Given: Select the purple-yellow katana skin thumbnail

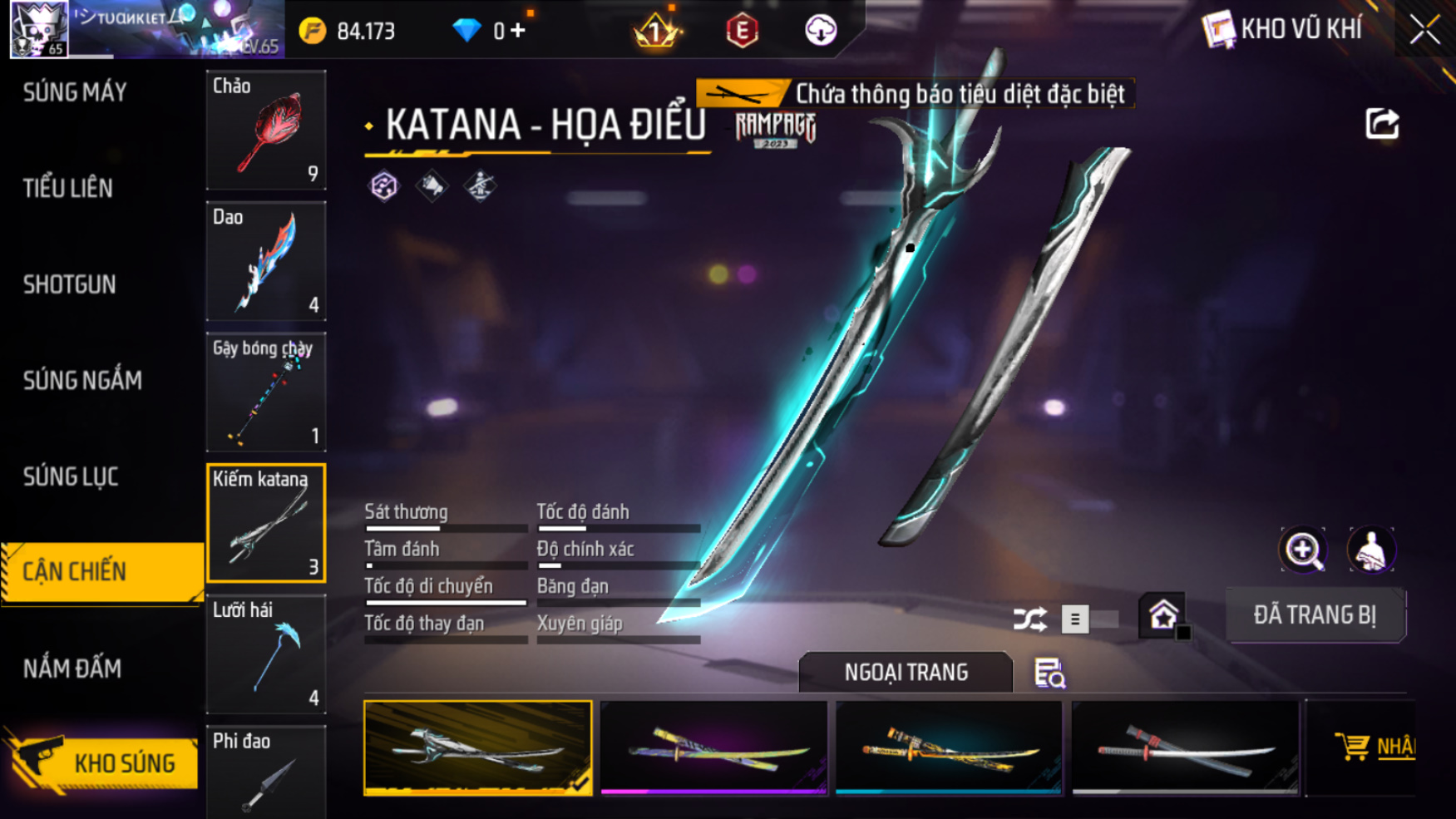Looking at the screenshot, I should 713,748.
